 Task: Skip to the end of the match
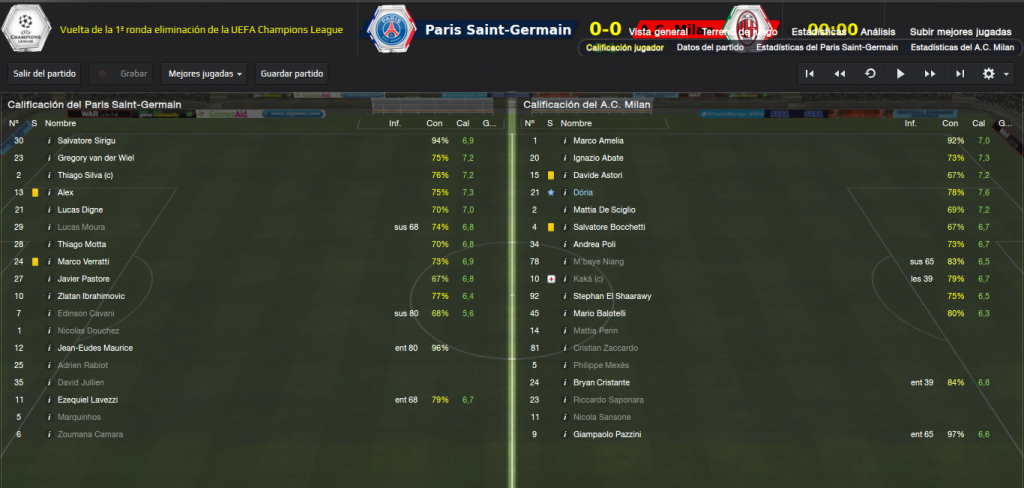[x=960, y=73]
